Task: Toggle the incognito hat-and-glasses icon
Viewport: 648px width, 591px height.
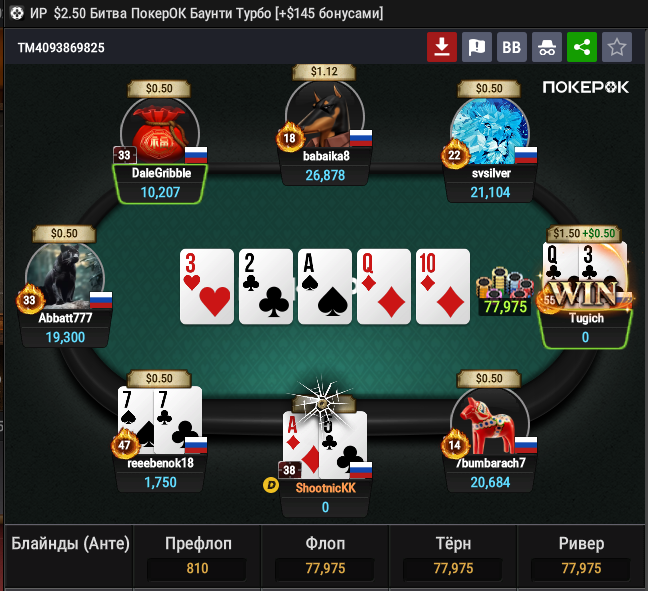Action: pos(547,47)
